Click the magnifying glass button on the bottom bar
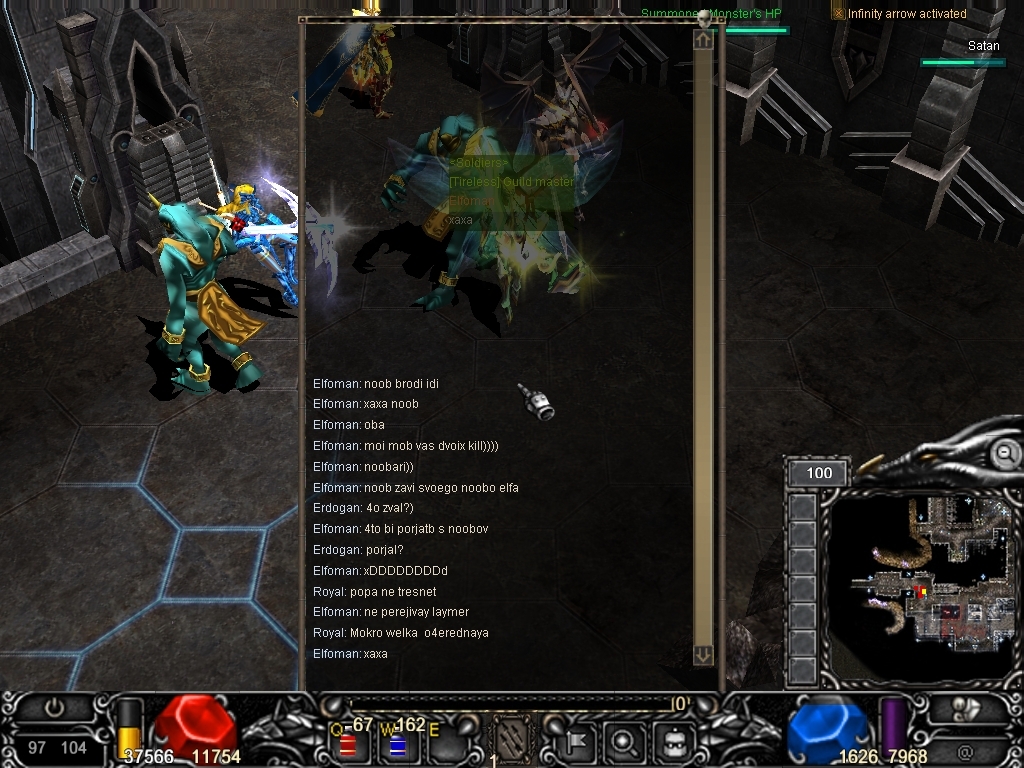1024x768 pixels. tap(623, 743)
